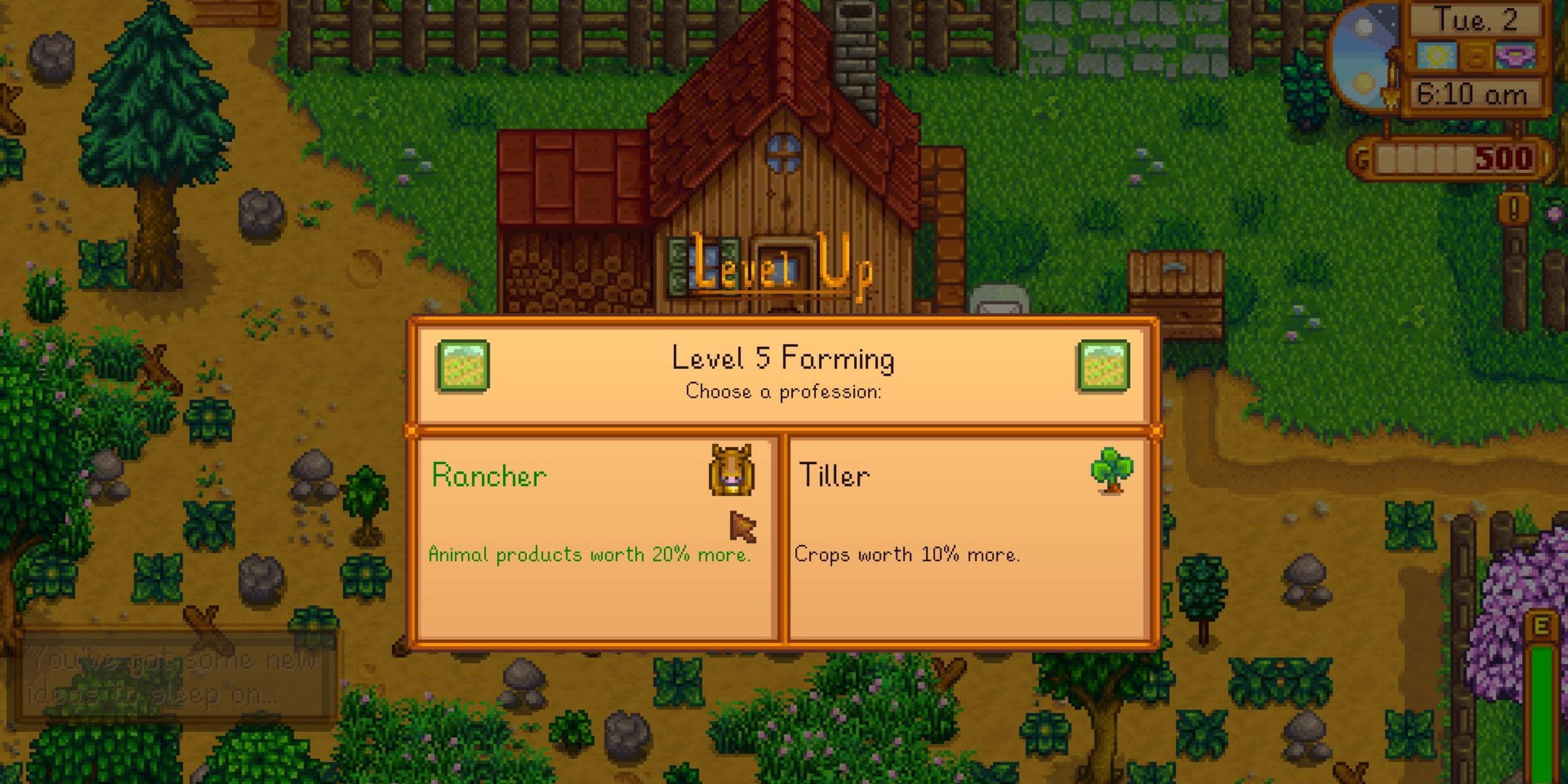Open the journal exclamation mark icon

point(1513,209)
